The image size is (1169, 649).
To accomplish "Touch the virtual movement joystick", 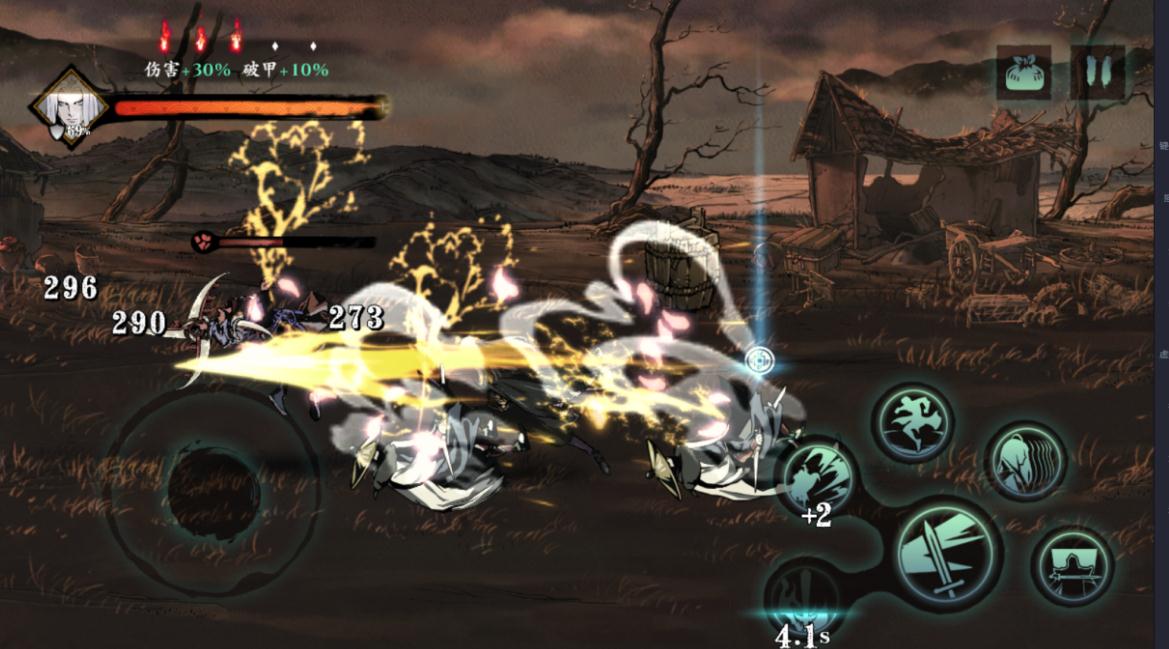I will pos(213,490).
